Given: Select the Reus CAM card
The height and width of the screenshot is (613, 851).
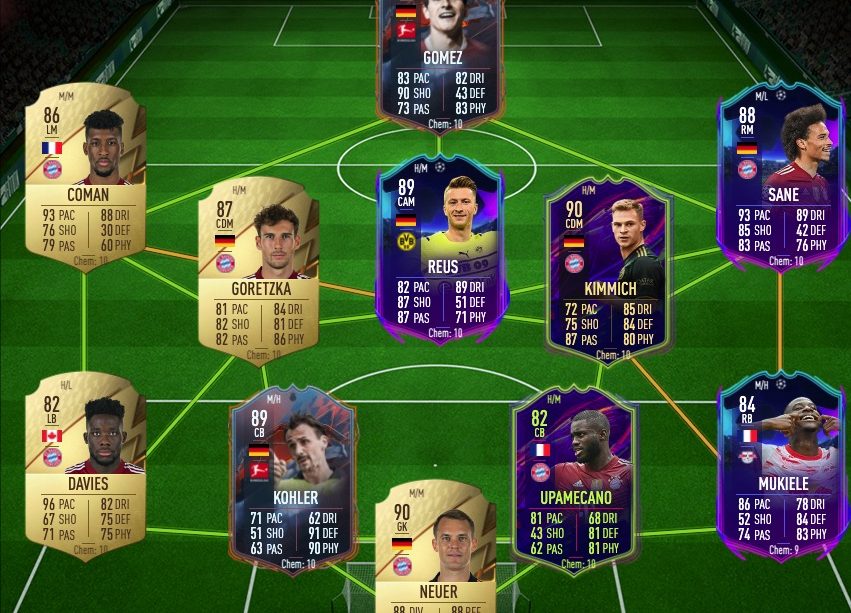Looking at the screenshot, I should pyautogui.click(x=442, y=250).
